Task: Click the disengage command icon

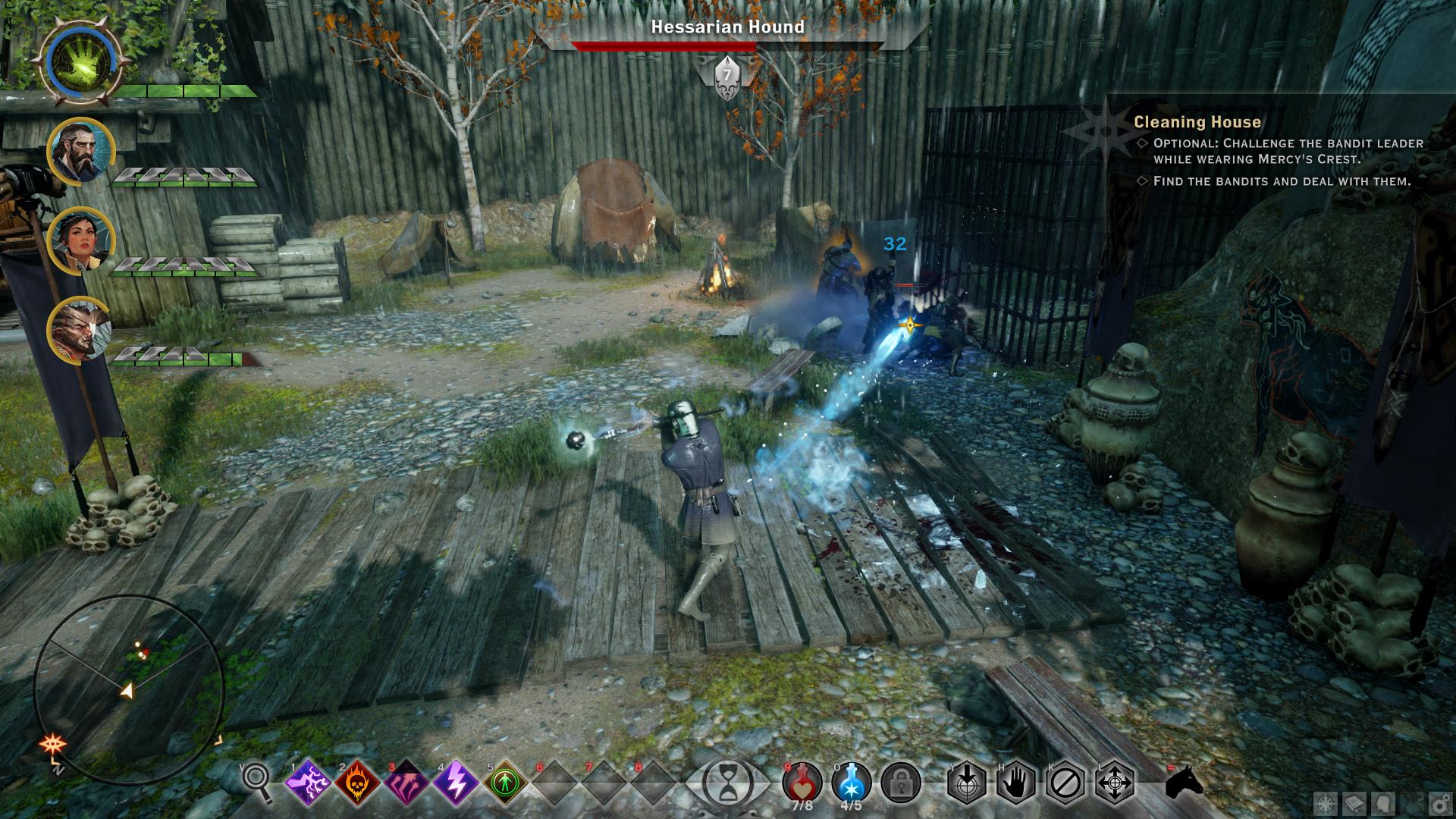Action: [x=1065, y=782]
